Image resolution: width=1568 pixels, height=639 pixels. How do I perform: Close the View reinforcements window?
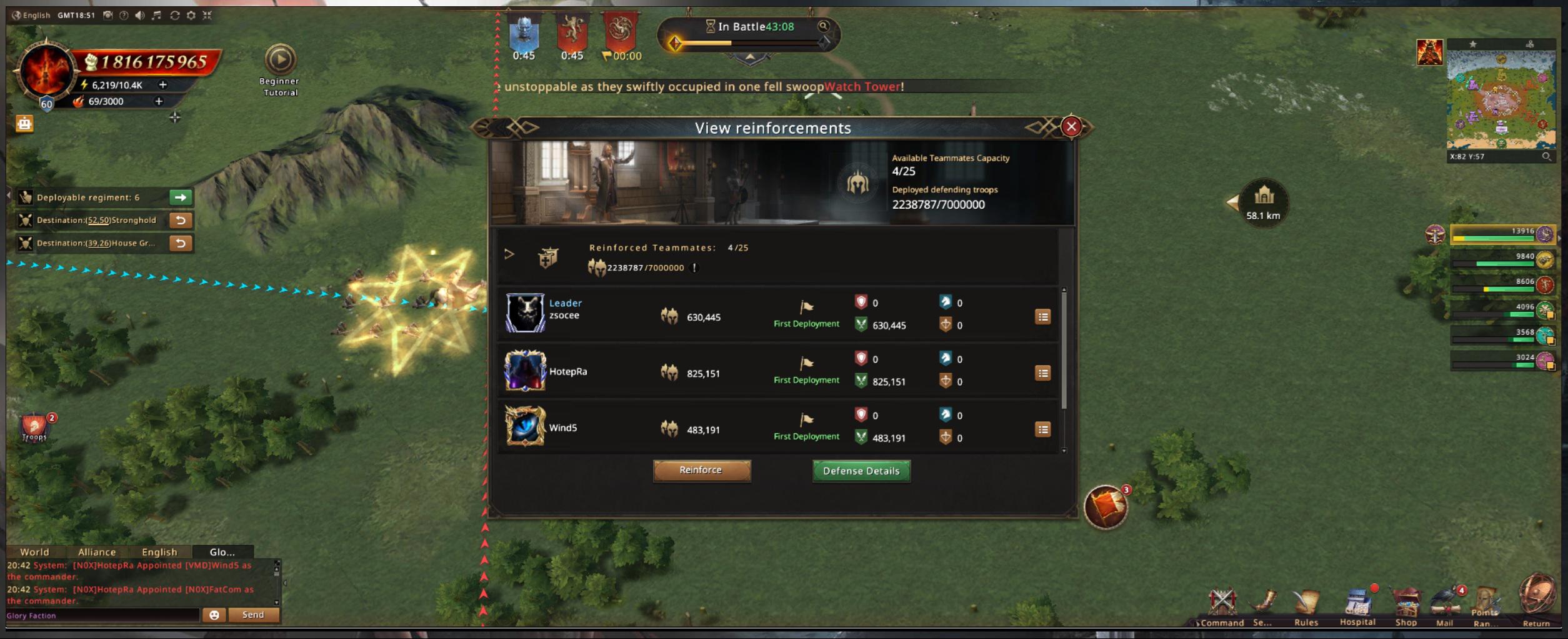pyautogui.click(x=1071, y=127)
